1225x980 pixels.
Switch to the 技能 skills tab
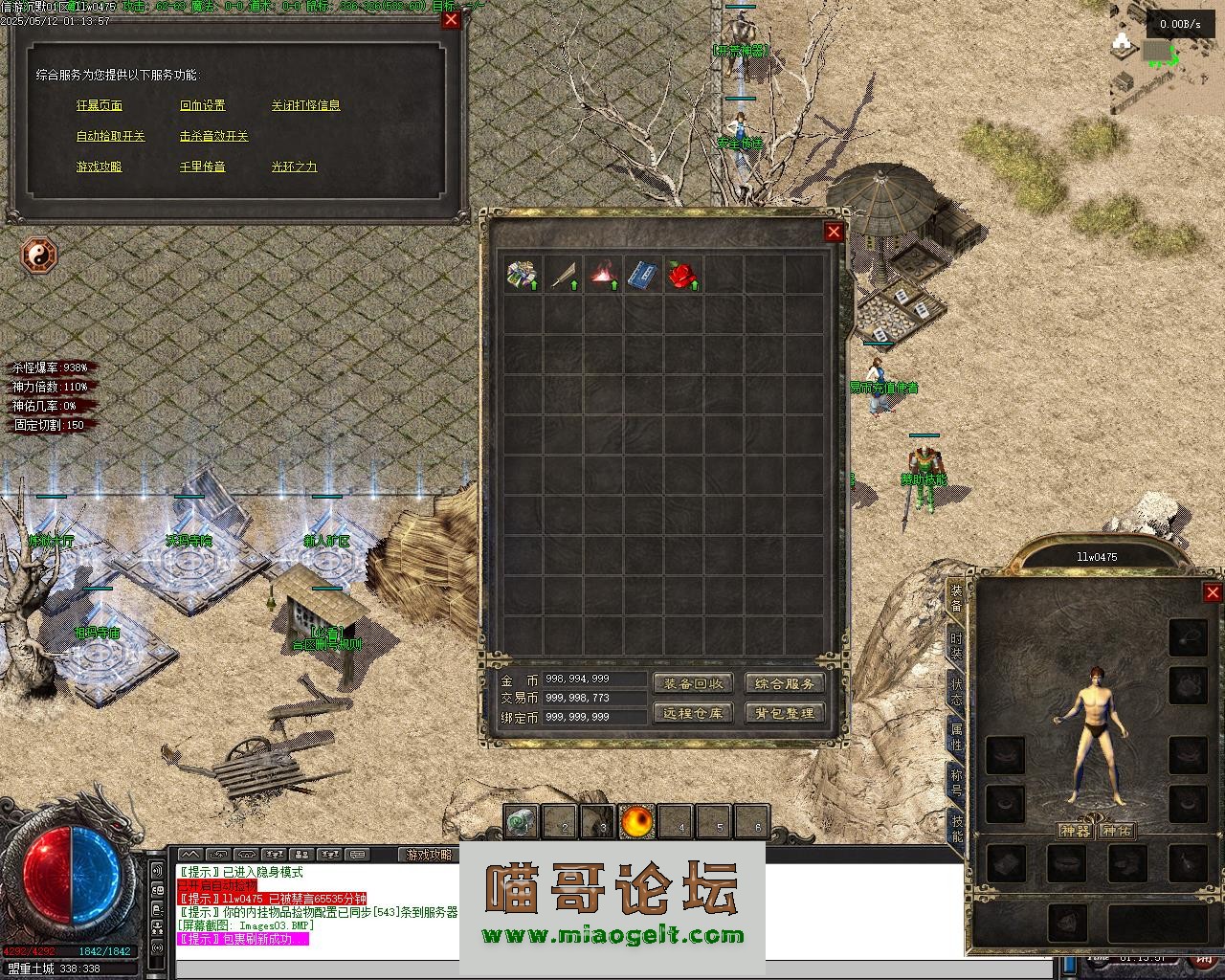pyautogui.click(x=956, y=828)
